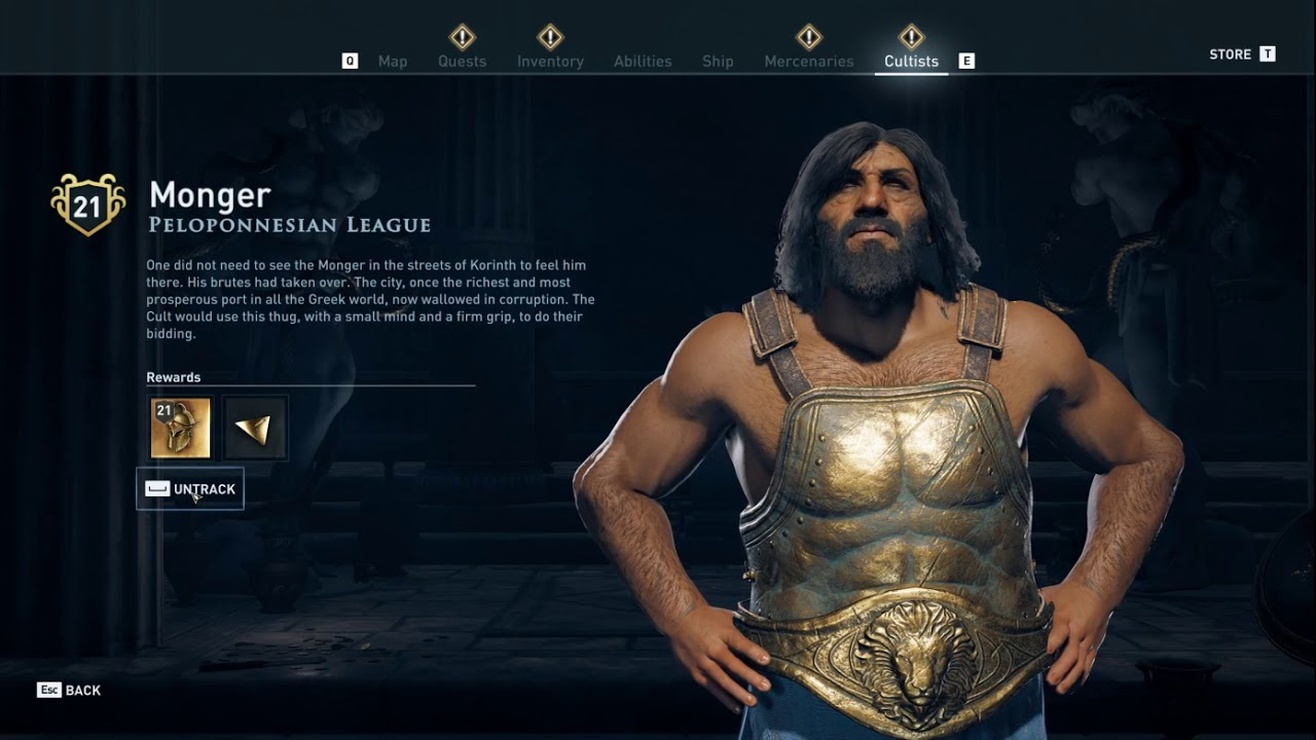1316x740 pixels.
Task: Untrack the Monger cultist target
Action: [191, 488]
